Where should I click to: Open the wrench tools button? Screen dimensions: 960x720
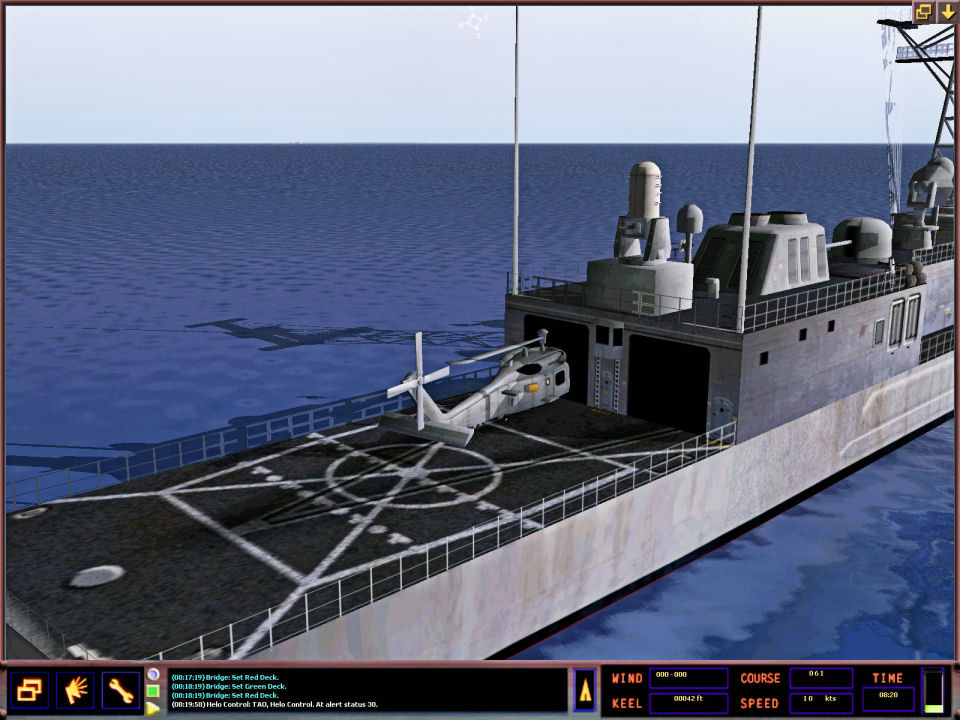point(121,690)
